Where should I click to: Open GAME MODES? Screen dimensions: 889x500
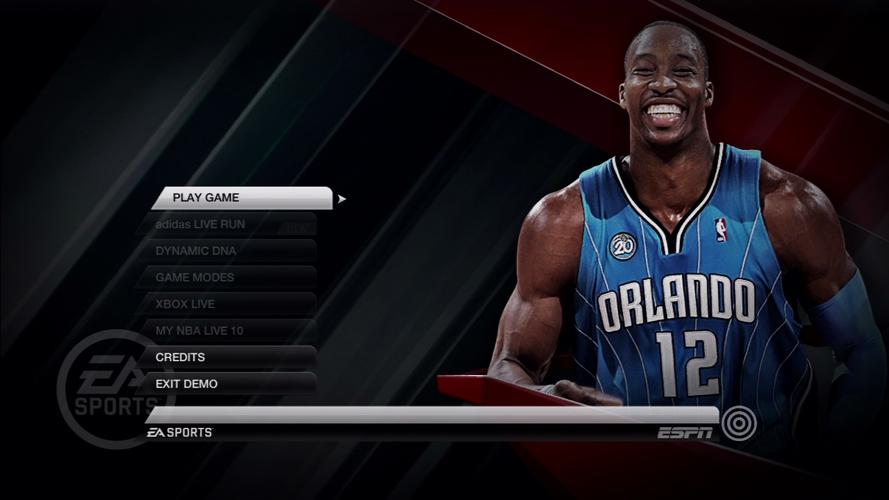point(228,277)
